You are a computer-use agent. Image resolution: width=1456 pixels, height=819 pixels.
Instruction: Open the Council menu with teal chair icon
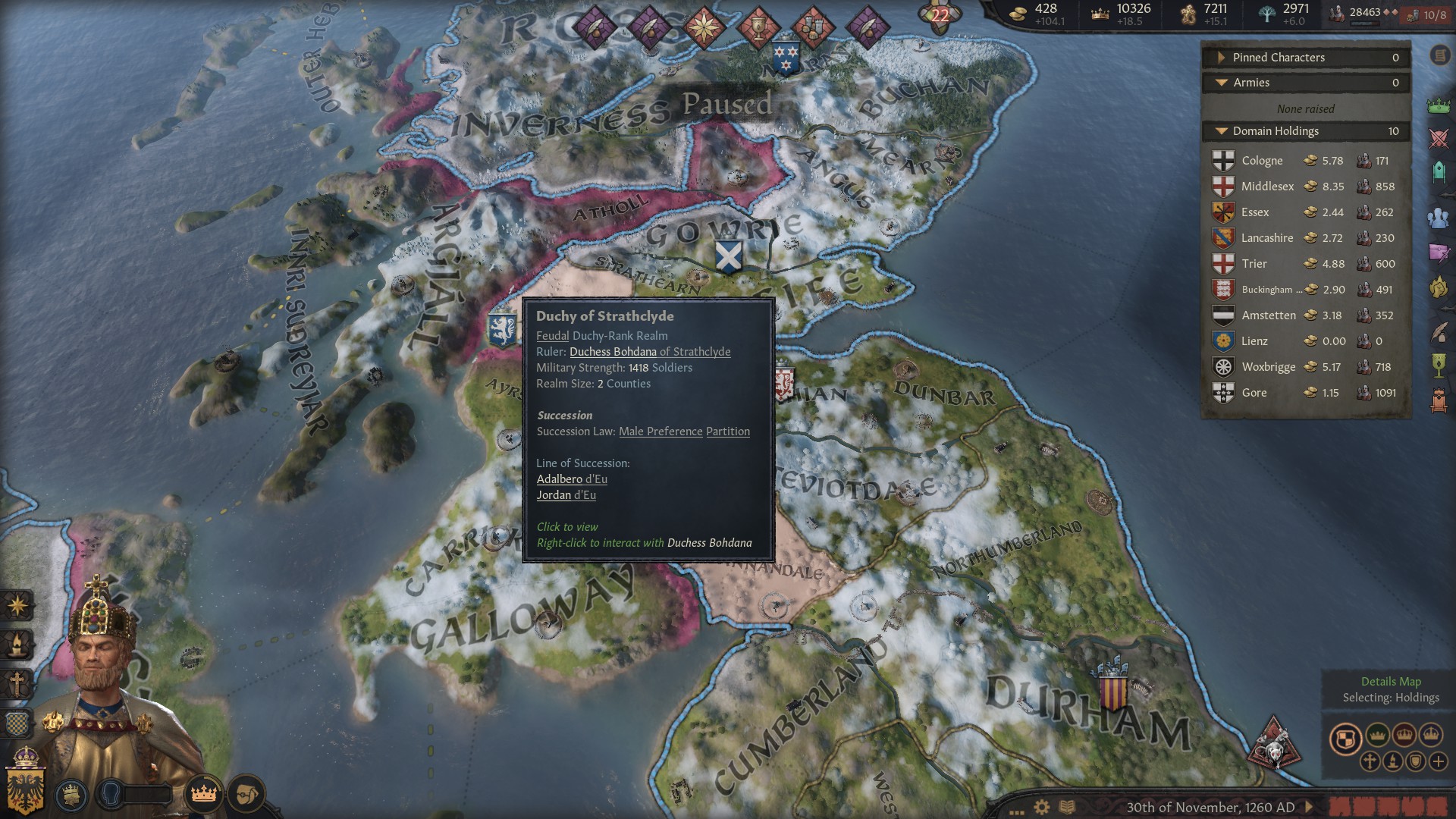(1438, 173)
